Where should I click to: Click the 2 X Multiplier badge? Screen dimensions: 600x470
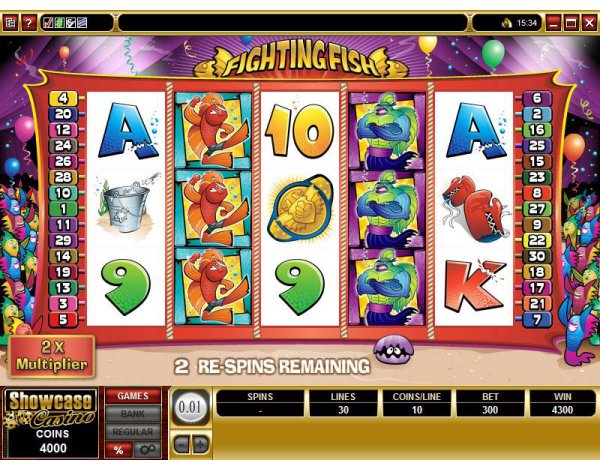click(x=48, y=355)
